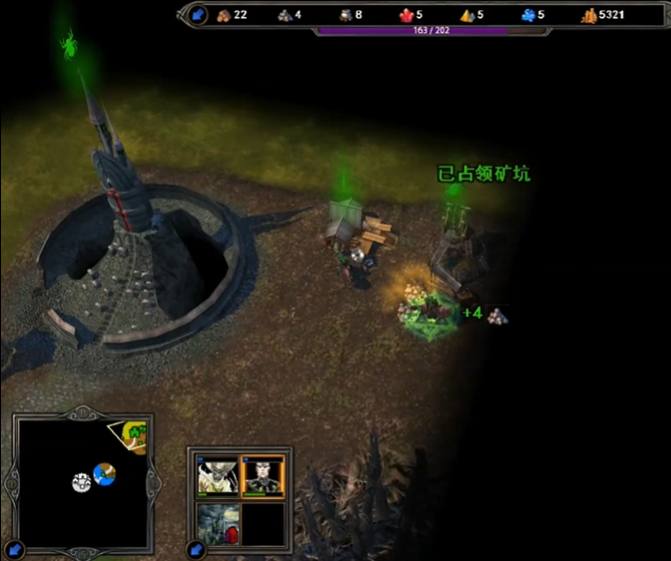The height and width of the screenshot is (561, 671).
Task: Click the red crystal resource icon
Action: click(x=406, y=15)
